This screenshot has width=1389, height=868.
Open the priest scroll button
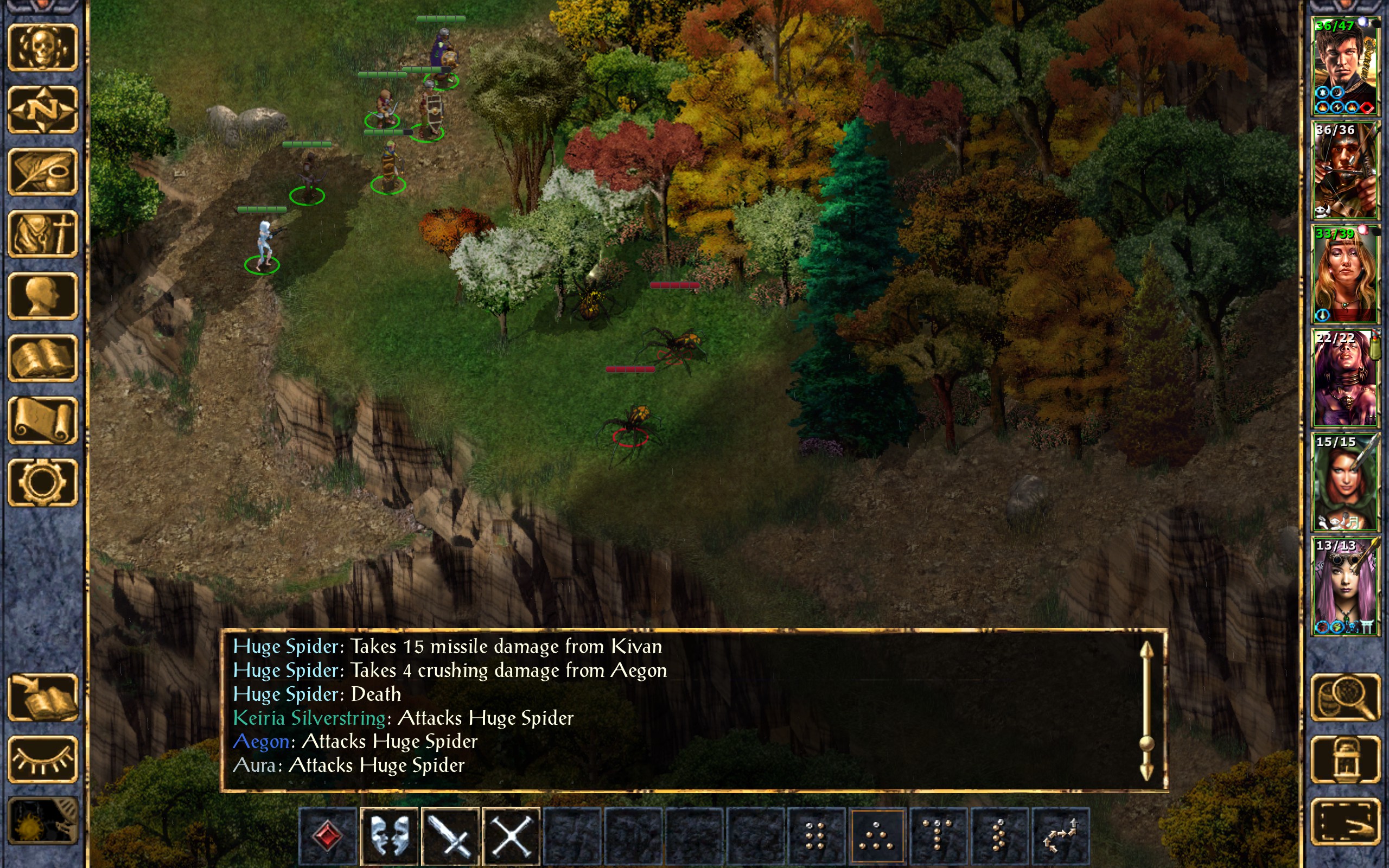pyautogui.click(x=42, y=420)
